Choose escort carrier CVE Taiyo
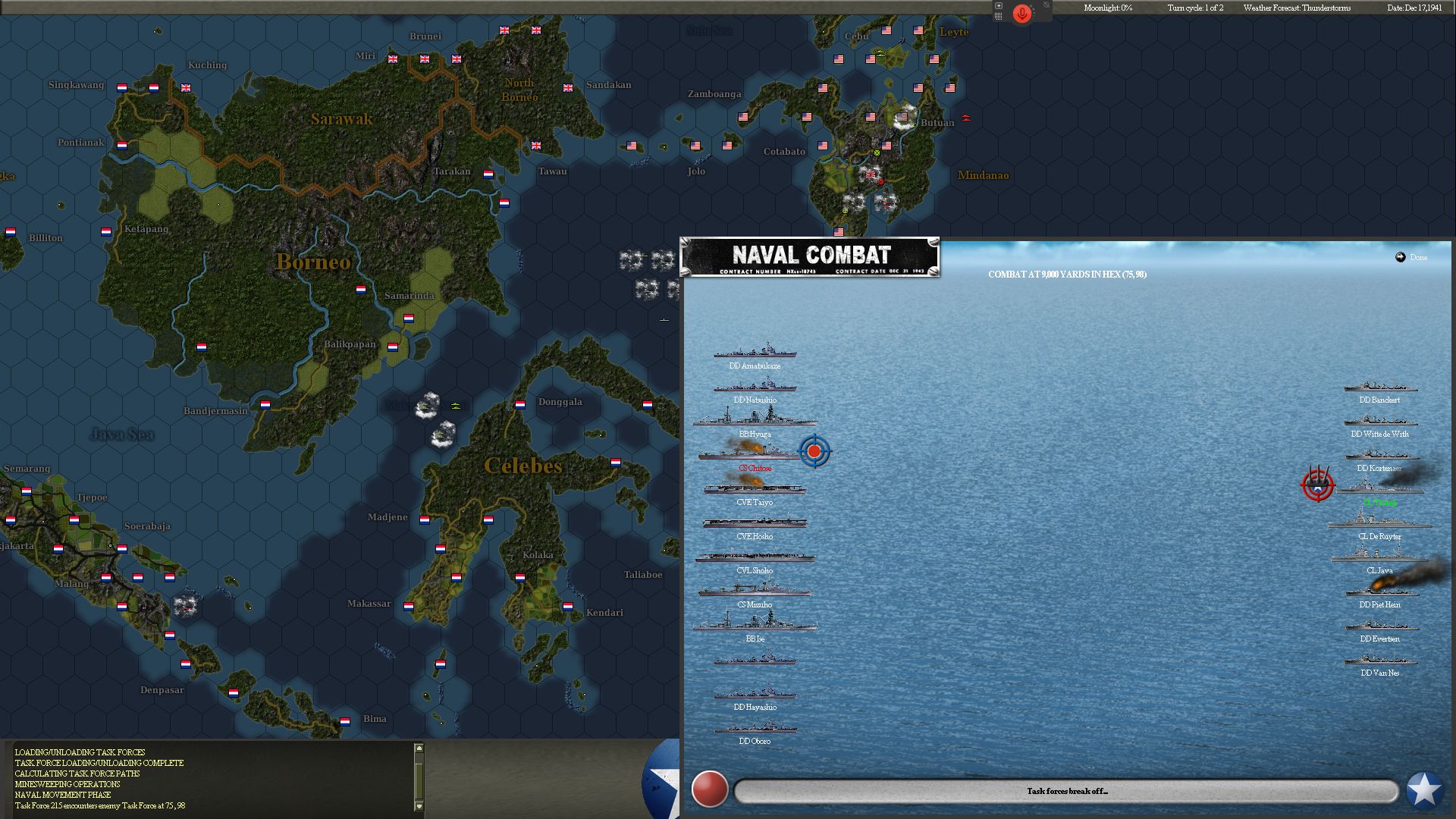1456x819 pixels. pyautogui.click(x=755, y=488)
